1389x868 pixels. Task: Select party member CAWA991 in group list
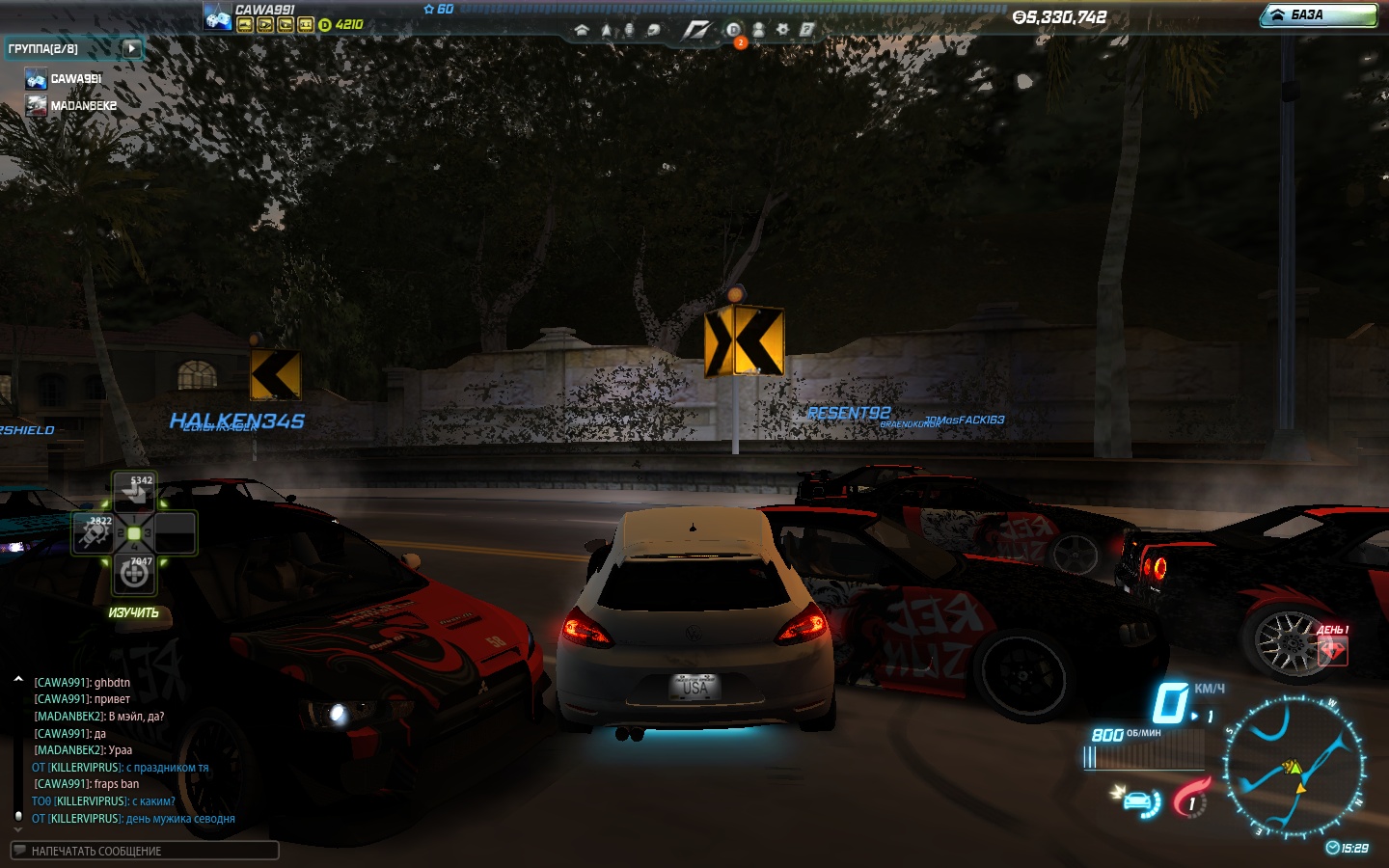pyautogui.click(x=75, y=79)
